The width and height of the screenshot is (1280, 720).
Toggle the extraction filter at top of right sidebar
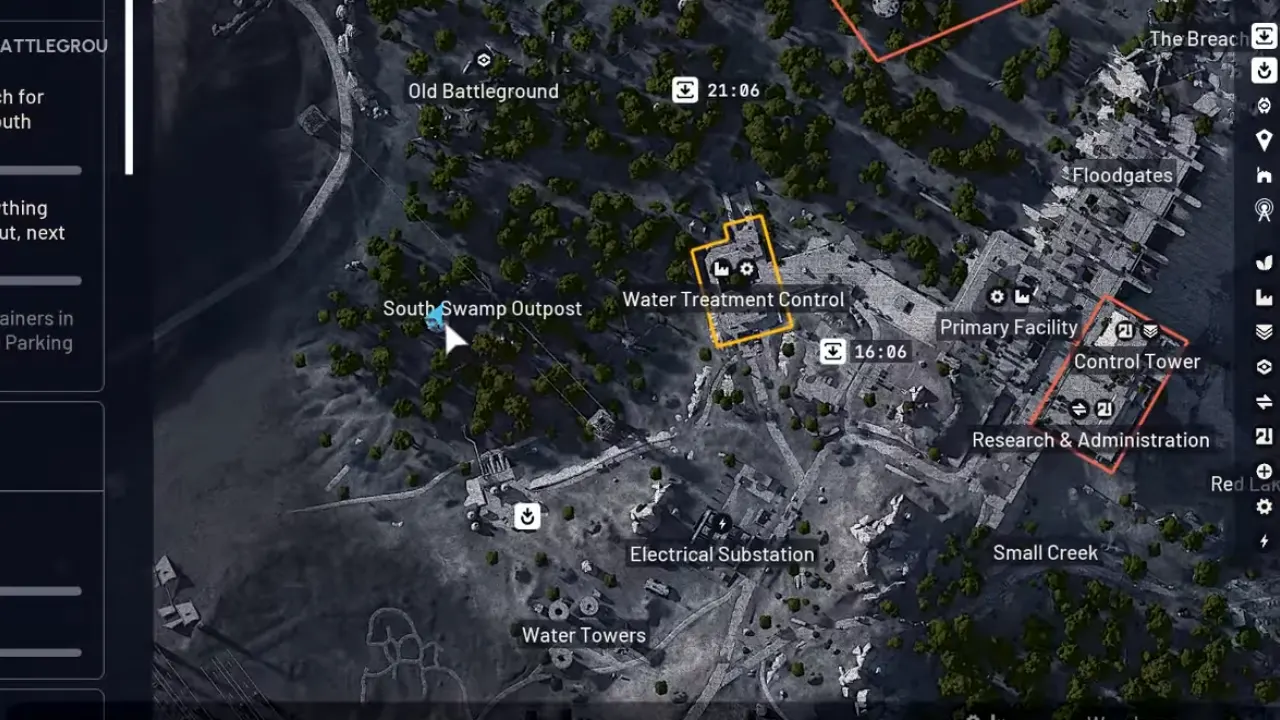1263,34
